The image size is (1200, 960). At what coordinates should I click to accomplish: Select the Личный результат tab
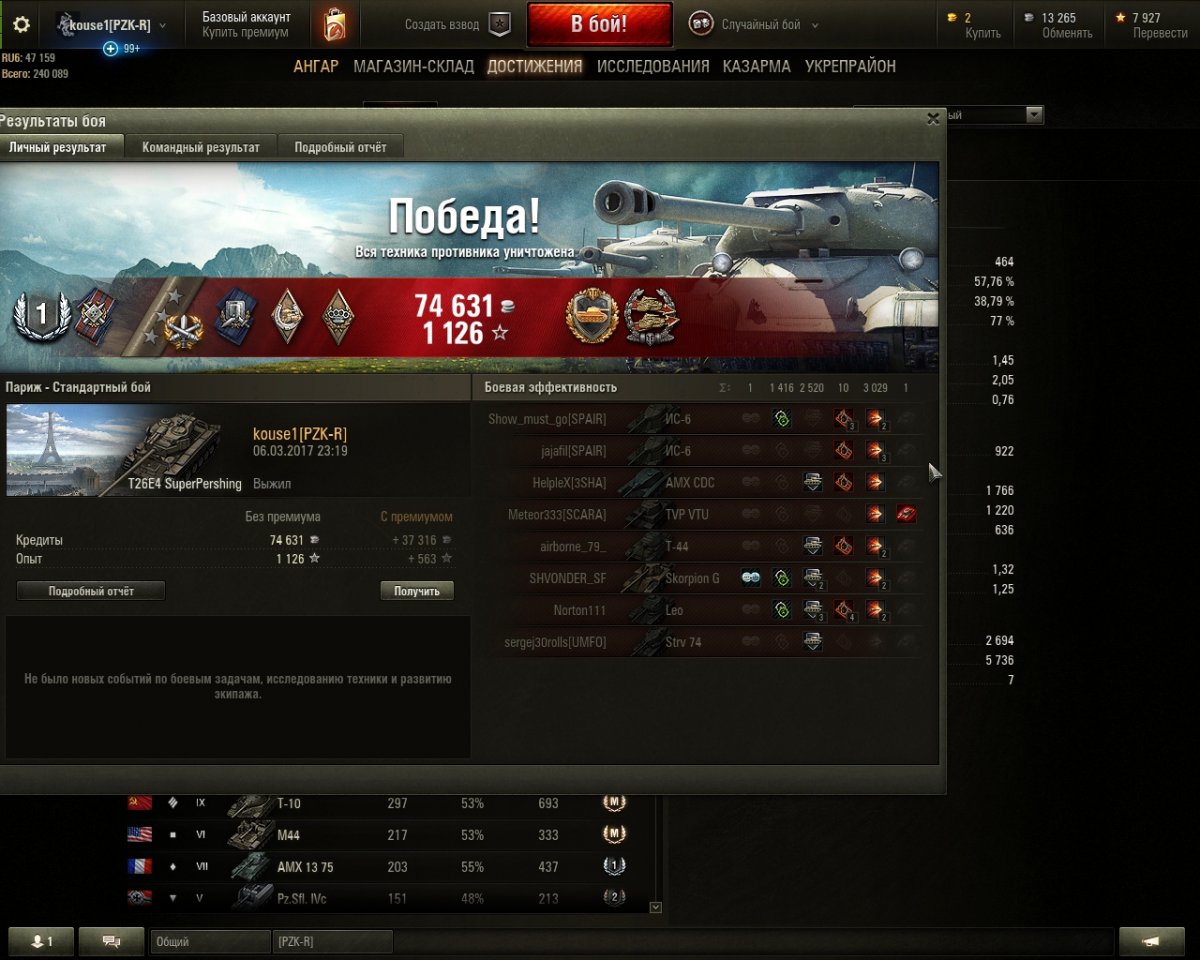57,147
